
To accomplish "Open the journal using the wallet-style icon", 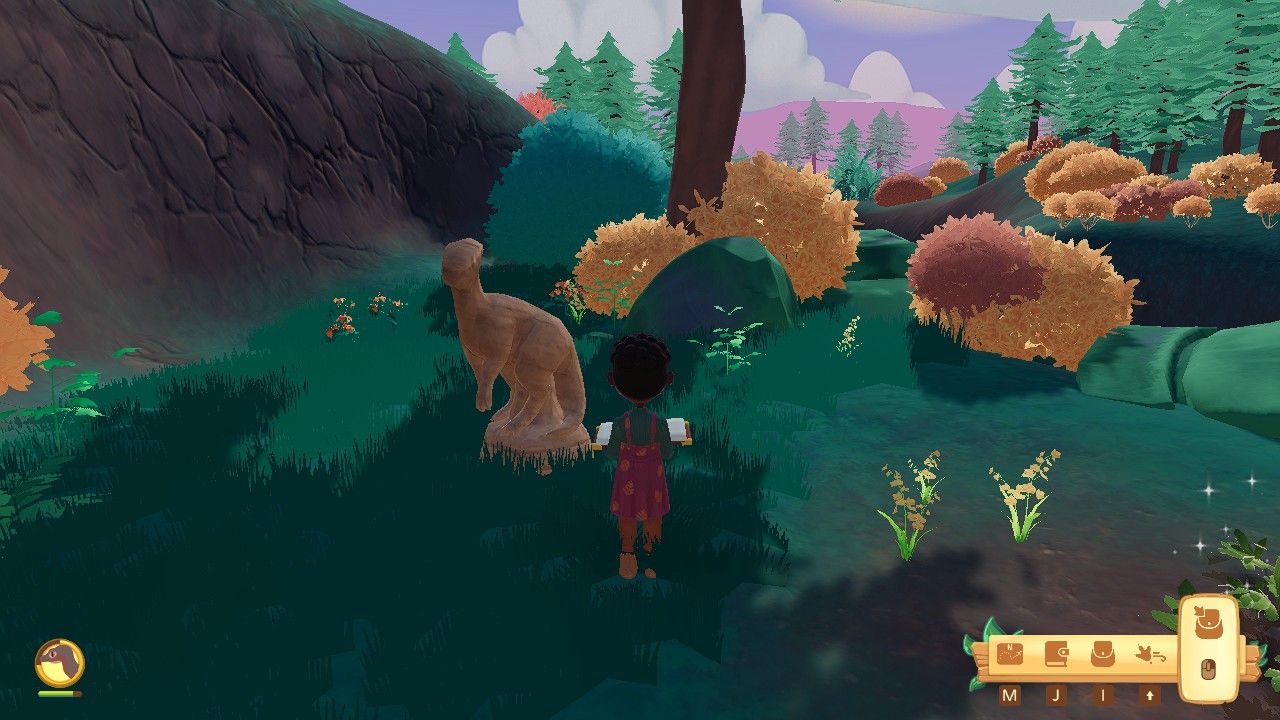I will coord(1056,653).
